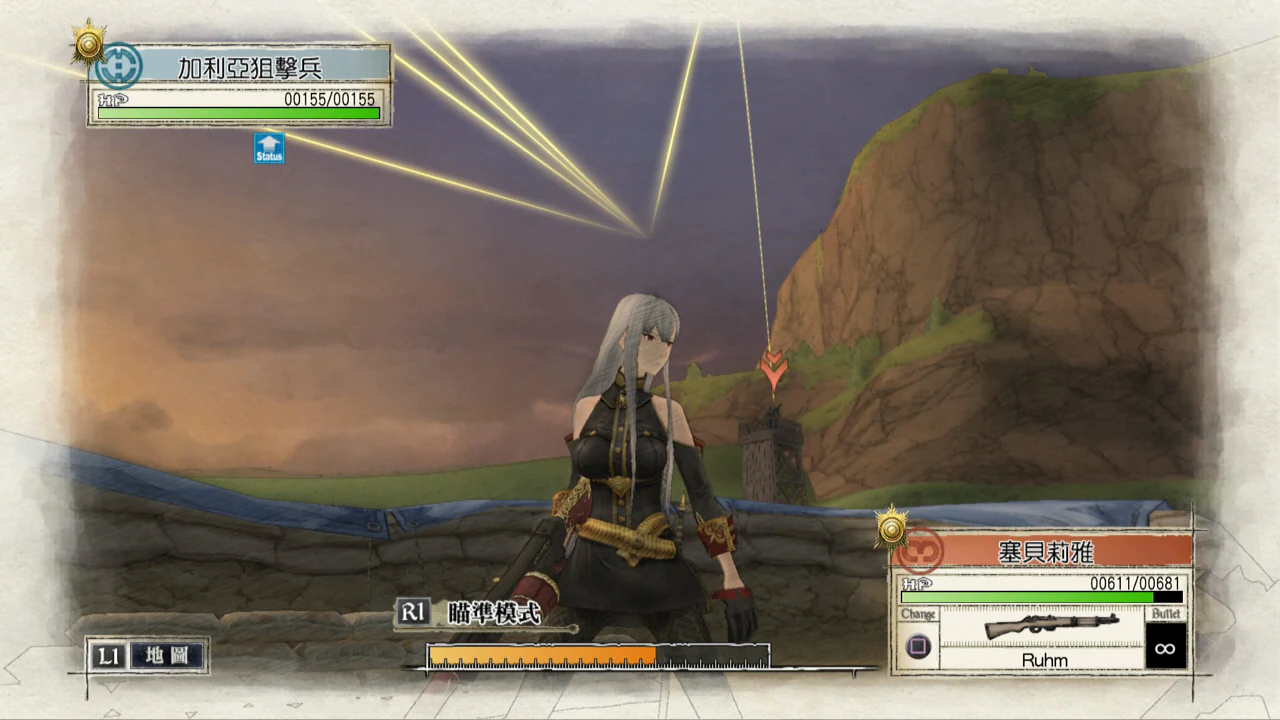Click the Change label on the weapon panel
Screen dimensions: 1280x720
tap(917, 614)
